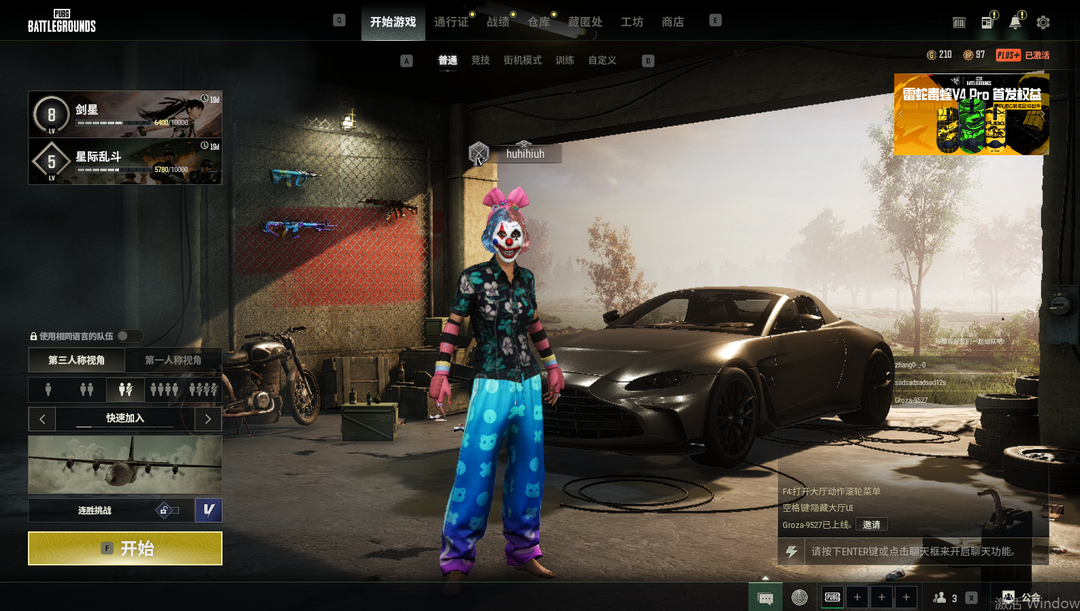
Task: Open the 自定义 custom match tab
Action: tap(602, 60)
